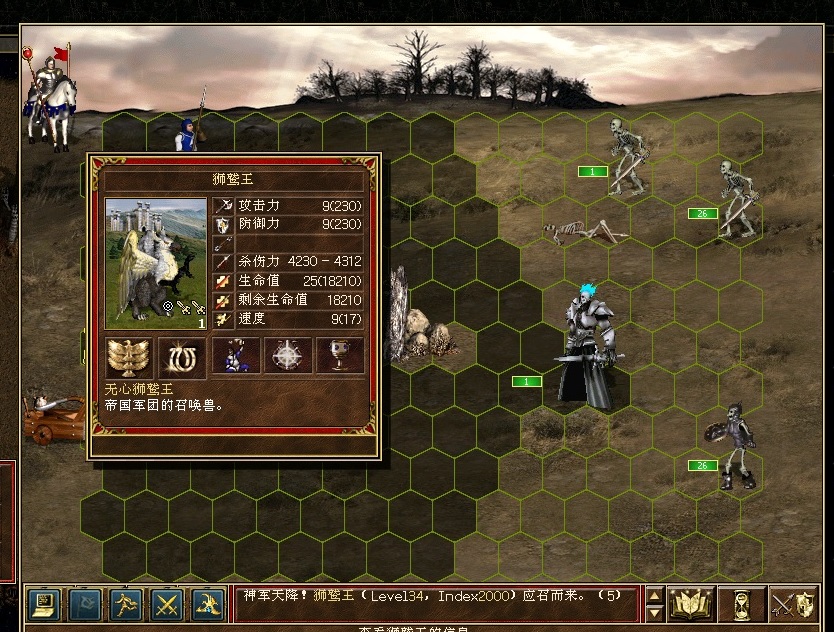Click the griffin creature portrait

coord(156,263)
